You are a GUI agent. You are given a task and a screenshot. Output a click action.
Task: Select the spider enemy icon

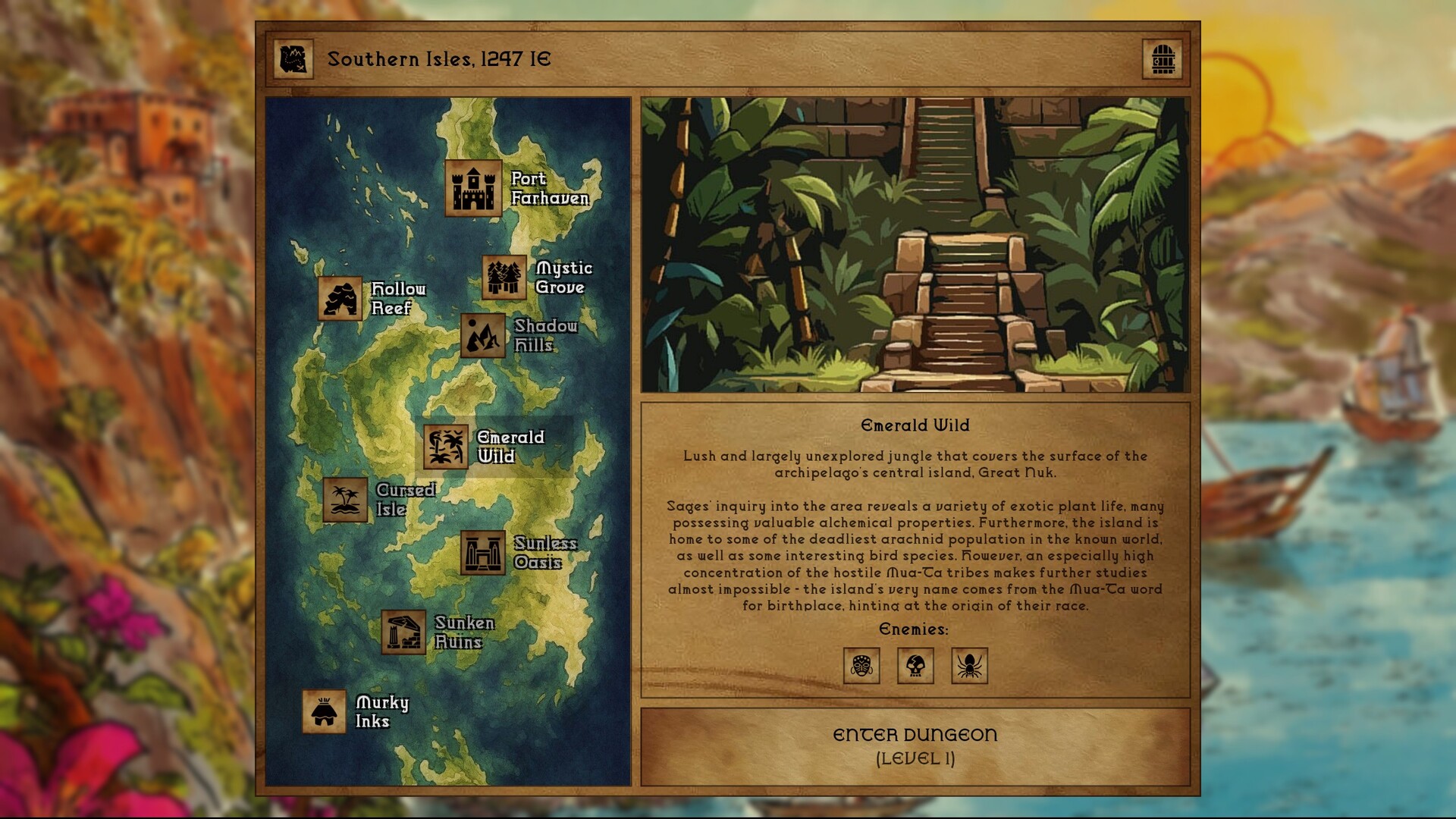[968, 667]
